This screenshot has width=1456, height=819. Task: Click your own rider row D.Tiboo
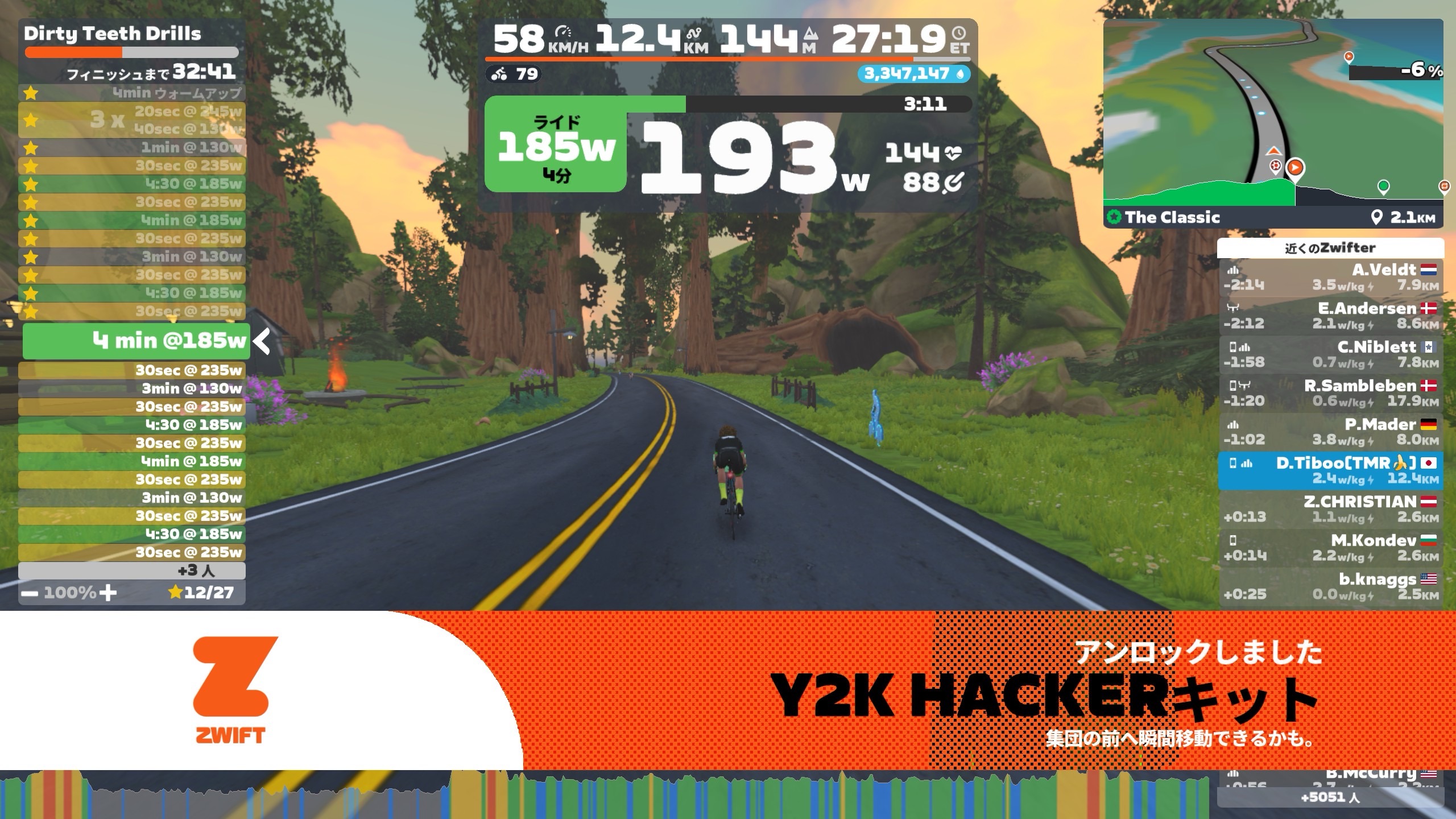[1330, 471]
